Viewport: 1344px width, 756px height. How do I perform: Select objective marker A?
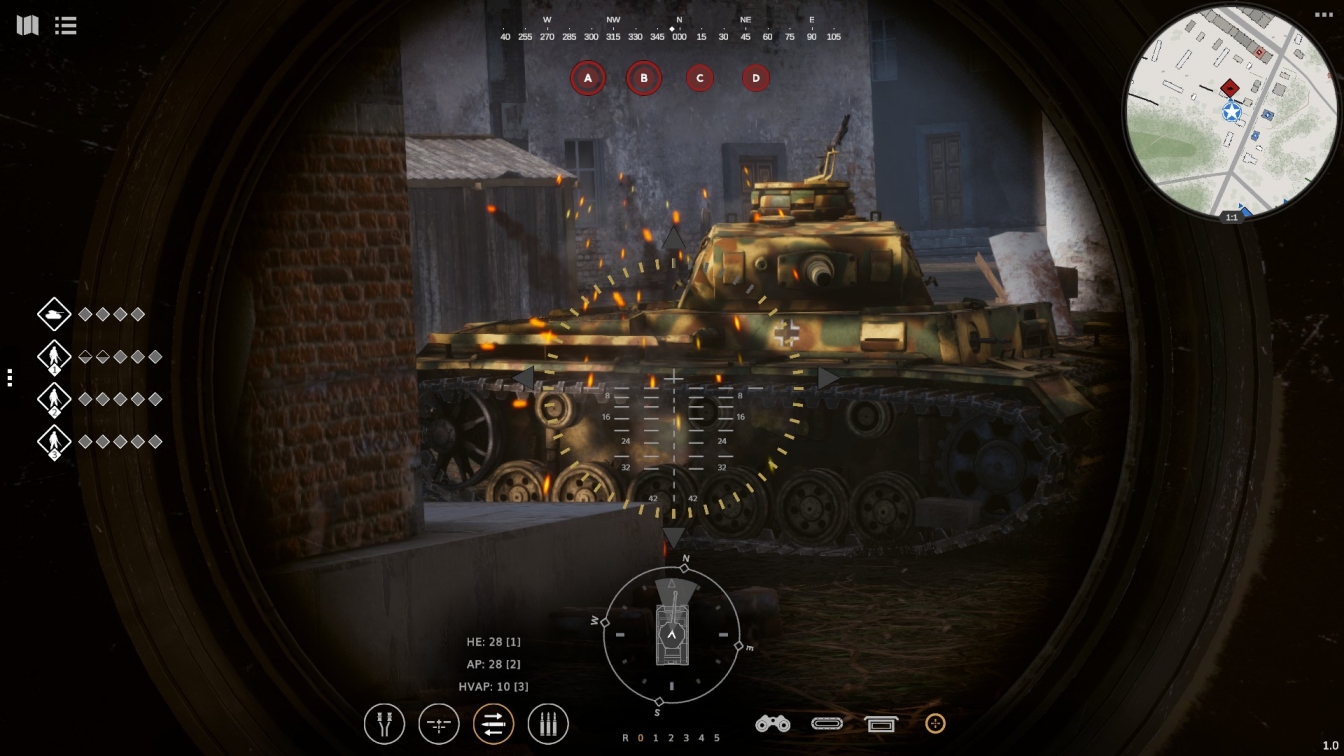[588, 78]
